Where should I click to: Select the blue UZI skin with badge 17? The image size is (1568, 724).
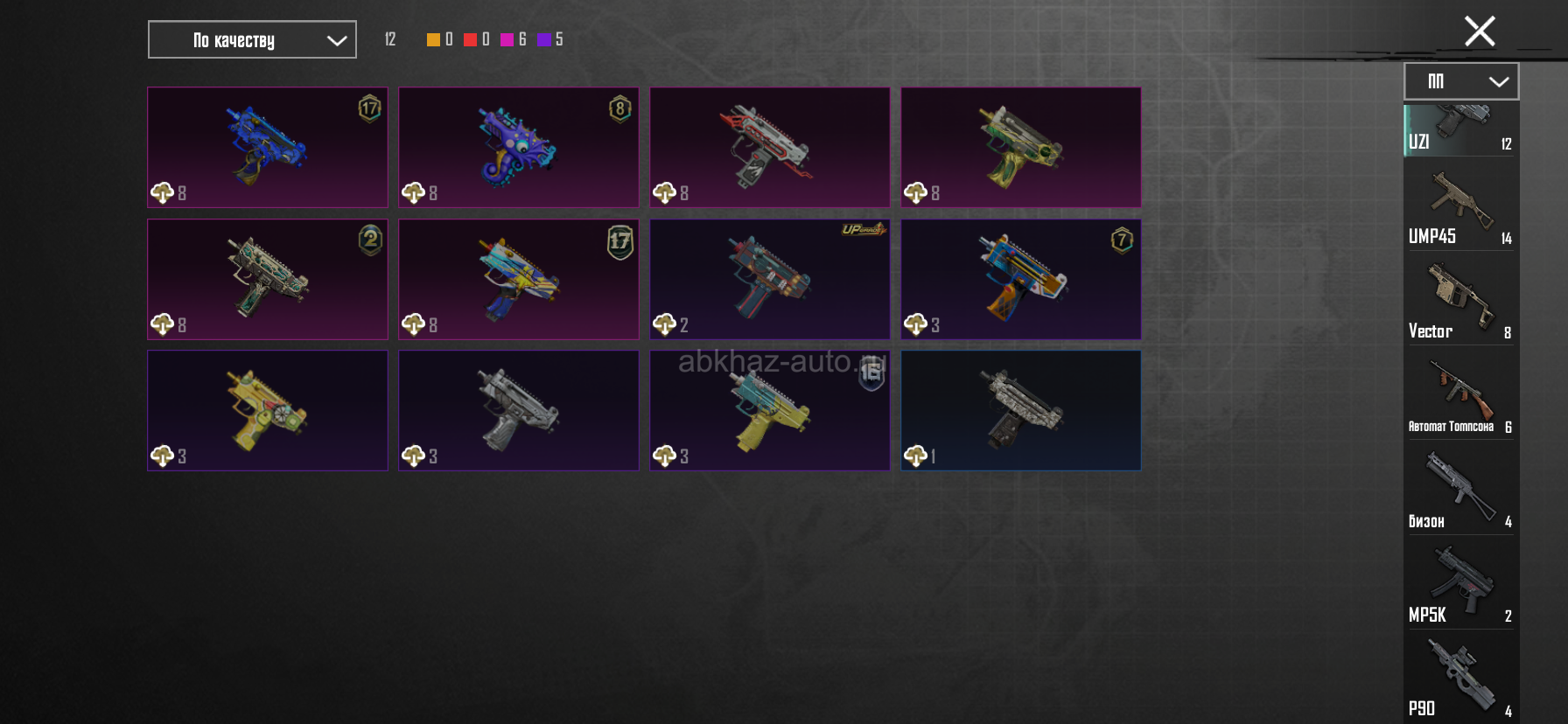point(267,147)
